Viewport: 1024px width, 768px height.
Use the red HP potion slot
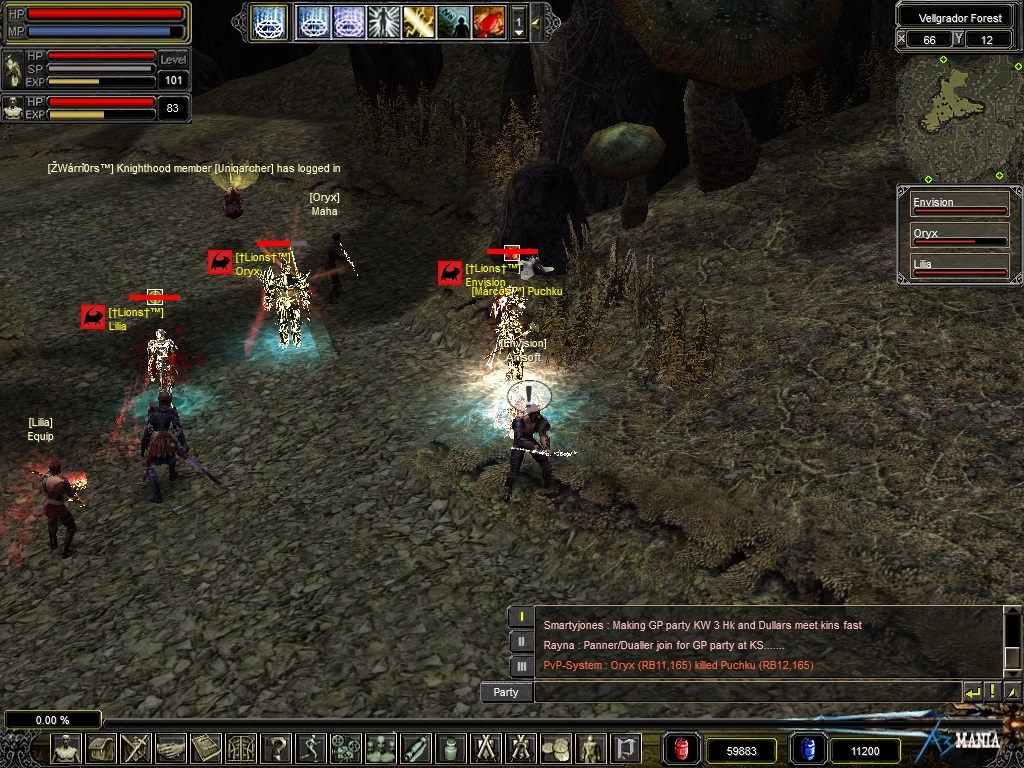point(681,749)
